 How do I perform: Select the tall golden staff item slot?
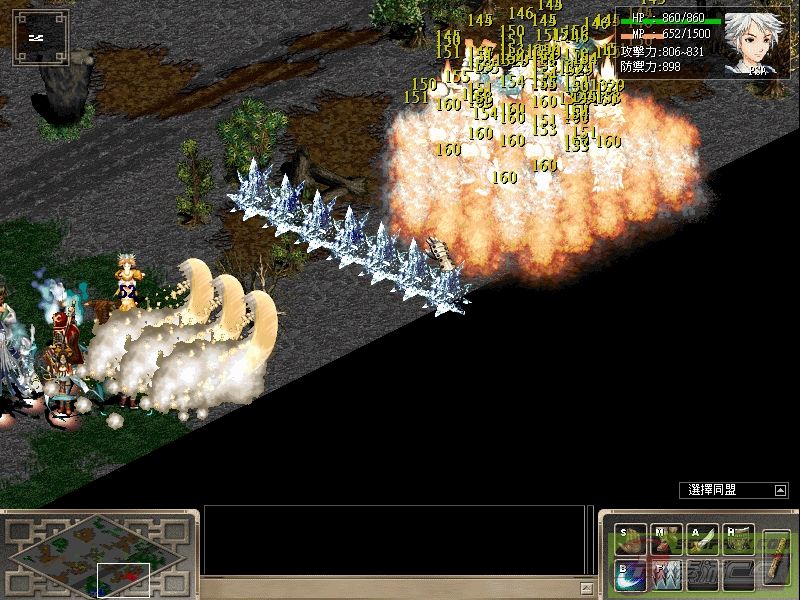(x=775, y=556)
